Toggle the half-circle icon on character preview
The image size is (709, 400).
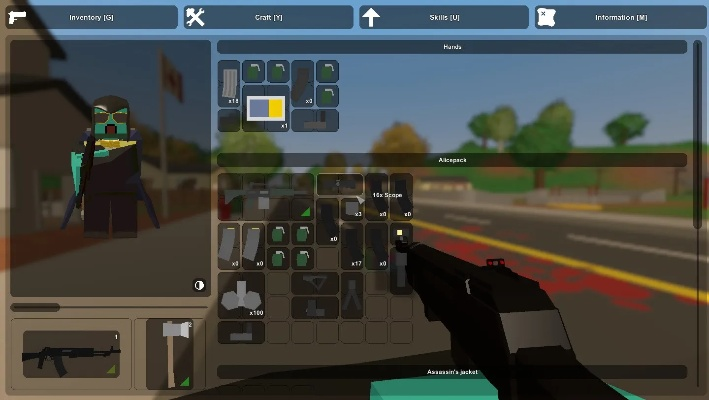pyautogui.click(x=199, y=285)
